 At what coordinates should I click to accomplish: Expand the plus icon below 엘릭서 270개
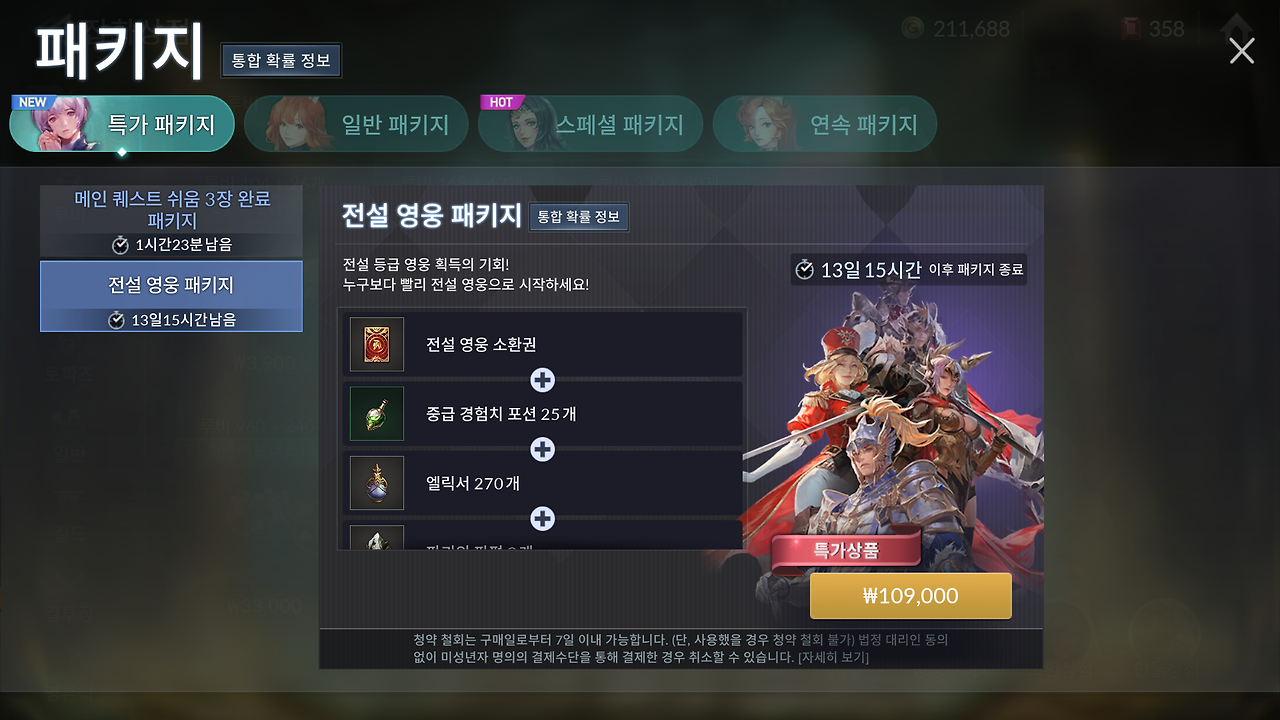coord(543,519)
